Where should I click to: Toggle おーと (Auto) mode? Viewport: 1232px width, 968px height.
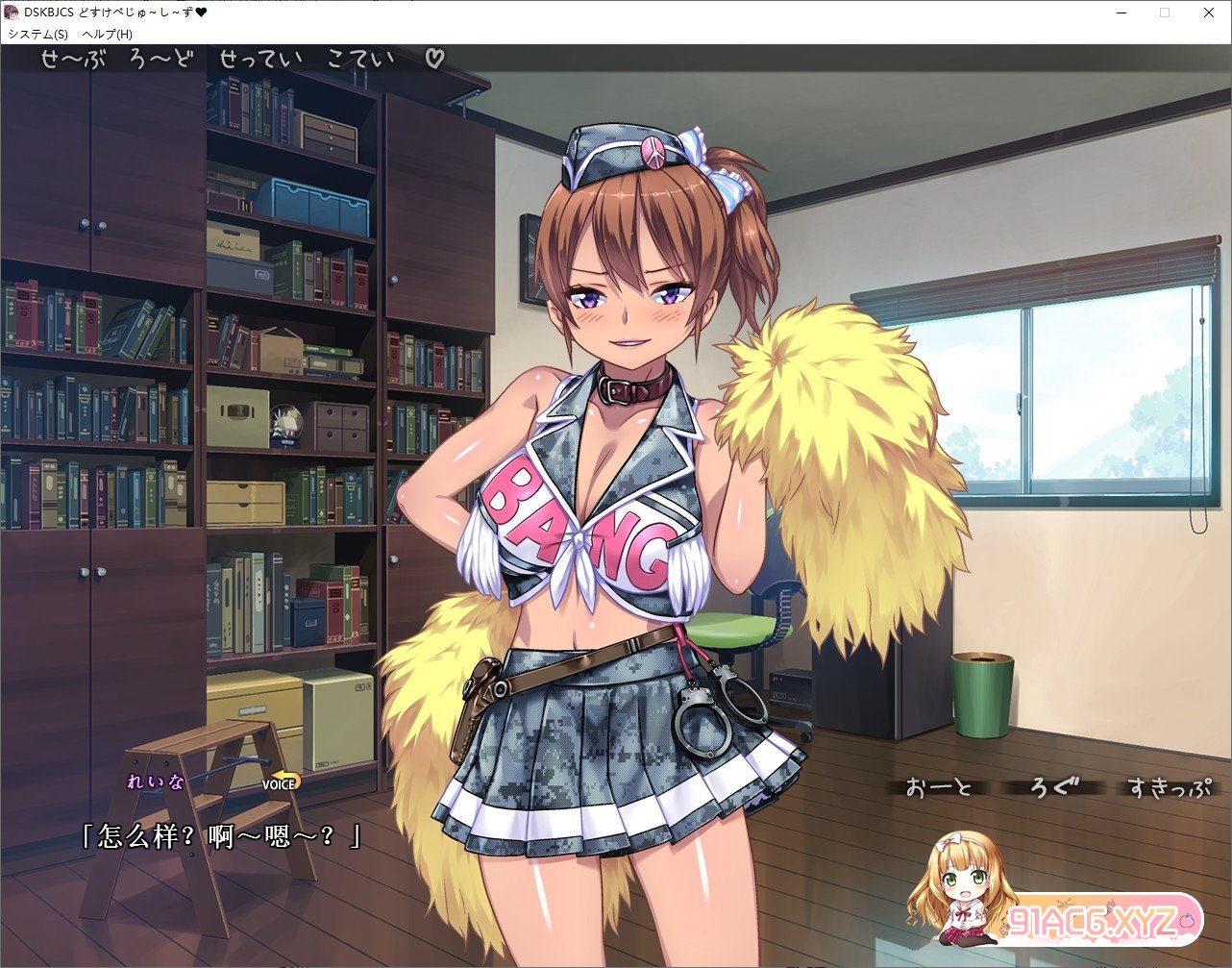pyautogui.click(x=939, y=788)
